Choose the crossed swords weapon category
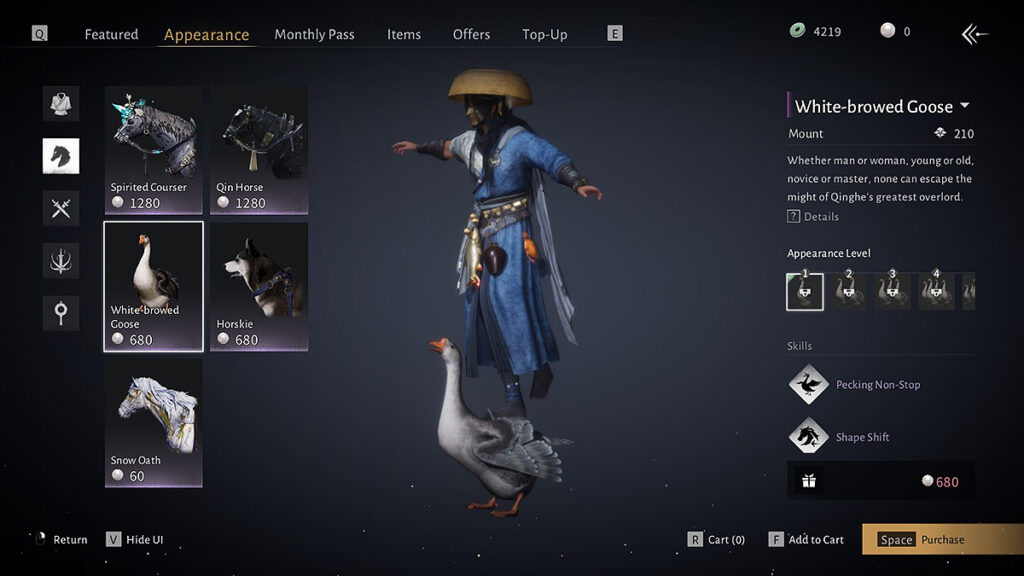1024x576 pixels. click(x=61, y=208)
